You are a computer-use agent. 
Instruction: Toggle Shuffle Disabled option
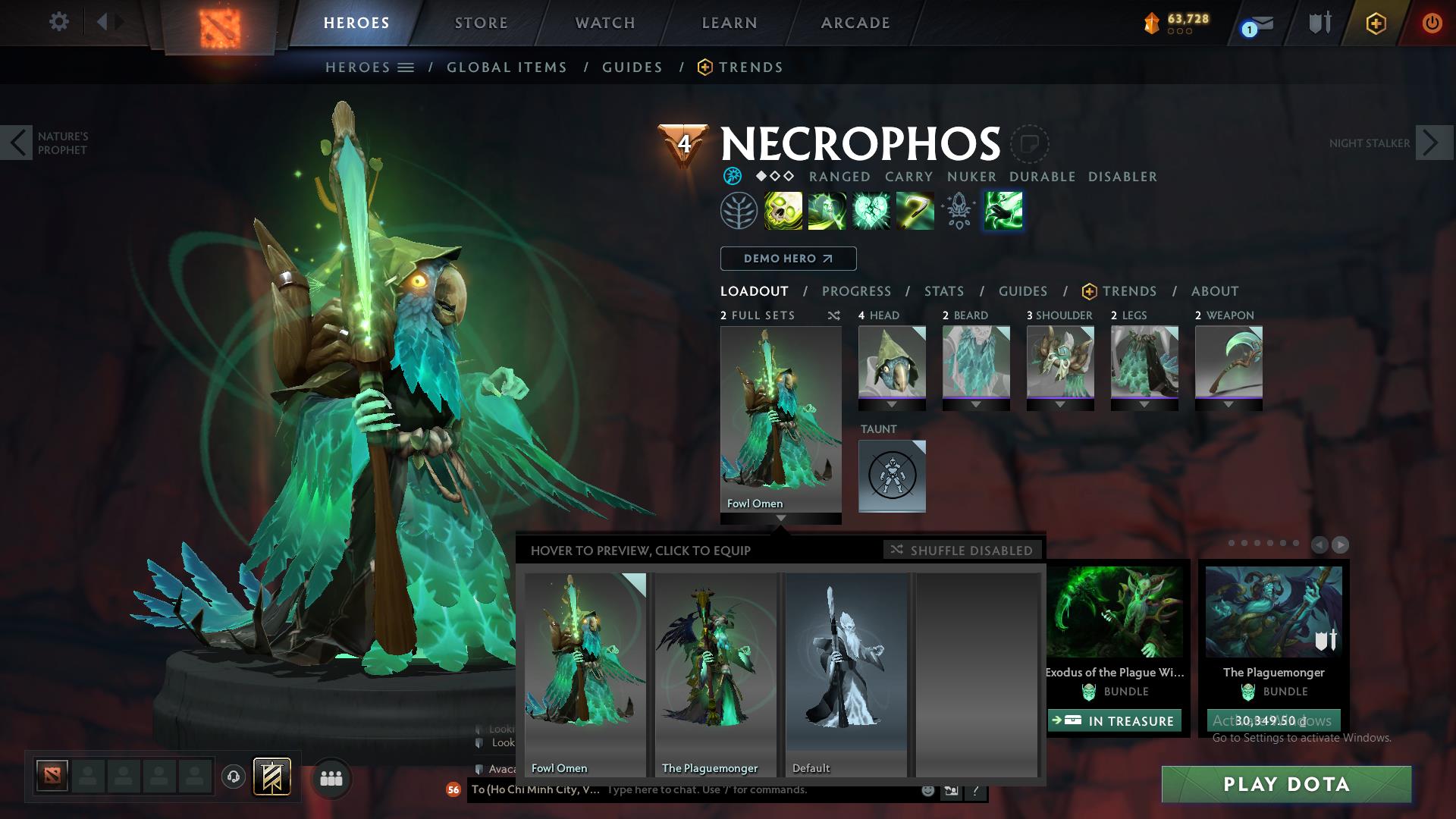(962, 551)
